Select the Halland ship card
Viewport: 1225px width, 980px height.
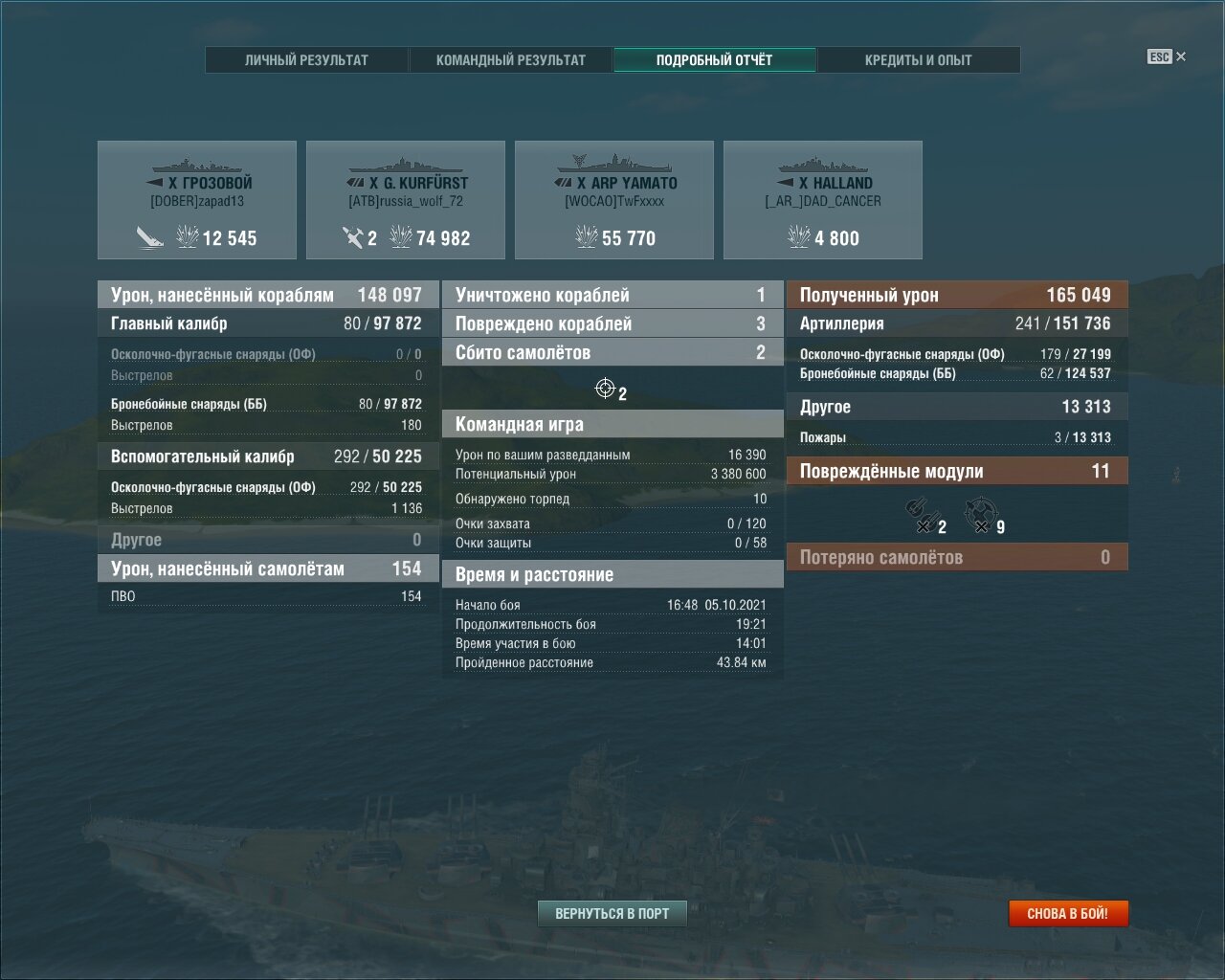tap(823, 200)
